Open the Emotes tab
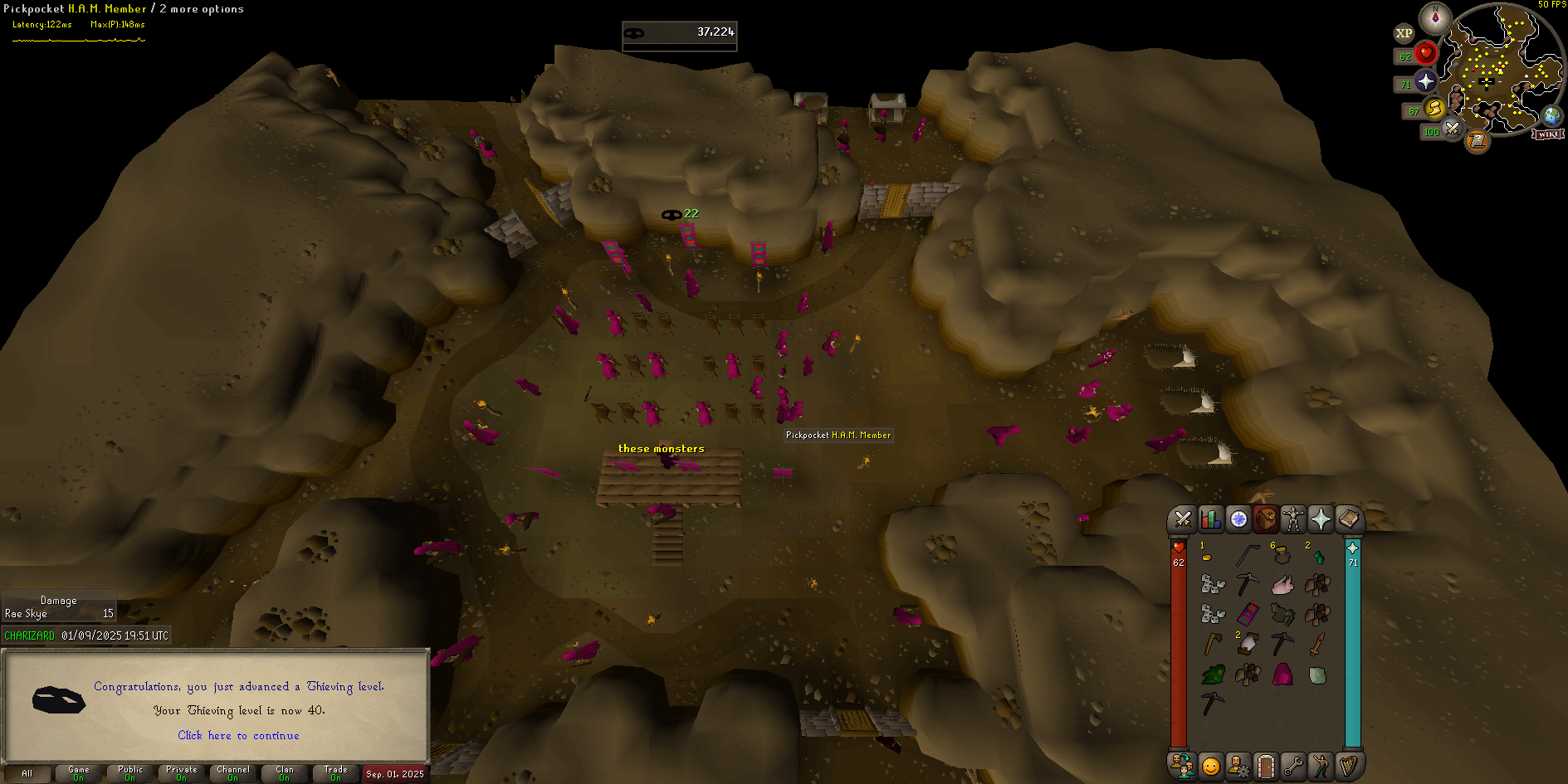This screenshot has height=784, width=1568. (x=1321, y=766)
